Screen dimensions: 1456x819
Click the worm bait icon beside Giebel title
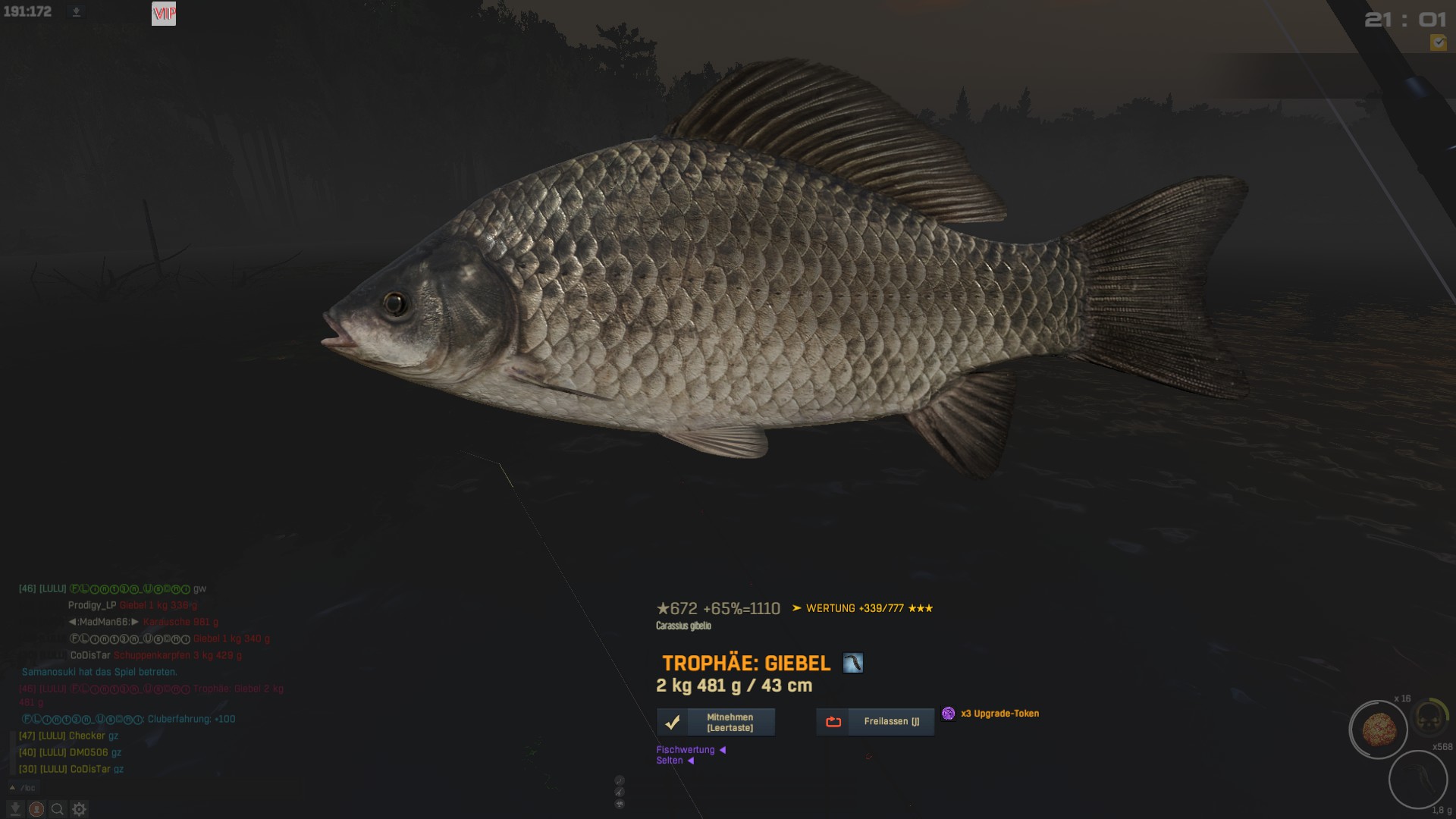[x=853, y=664]
